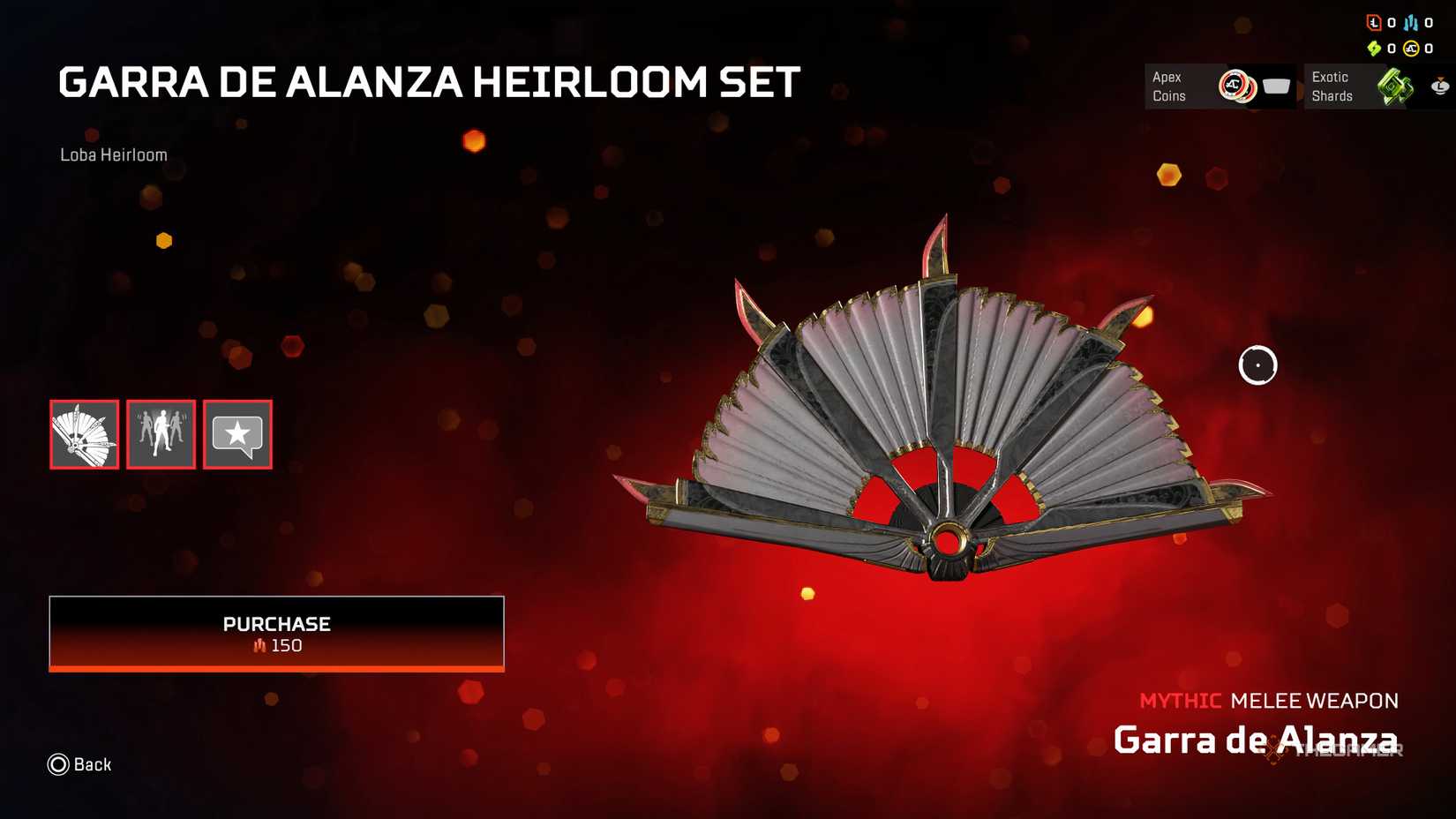Switch to the melee weapon preview item

point(83,434)
